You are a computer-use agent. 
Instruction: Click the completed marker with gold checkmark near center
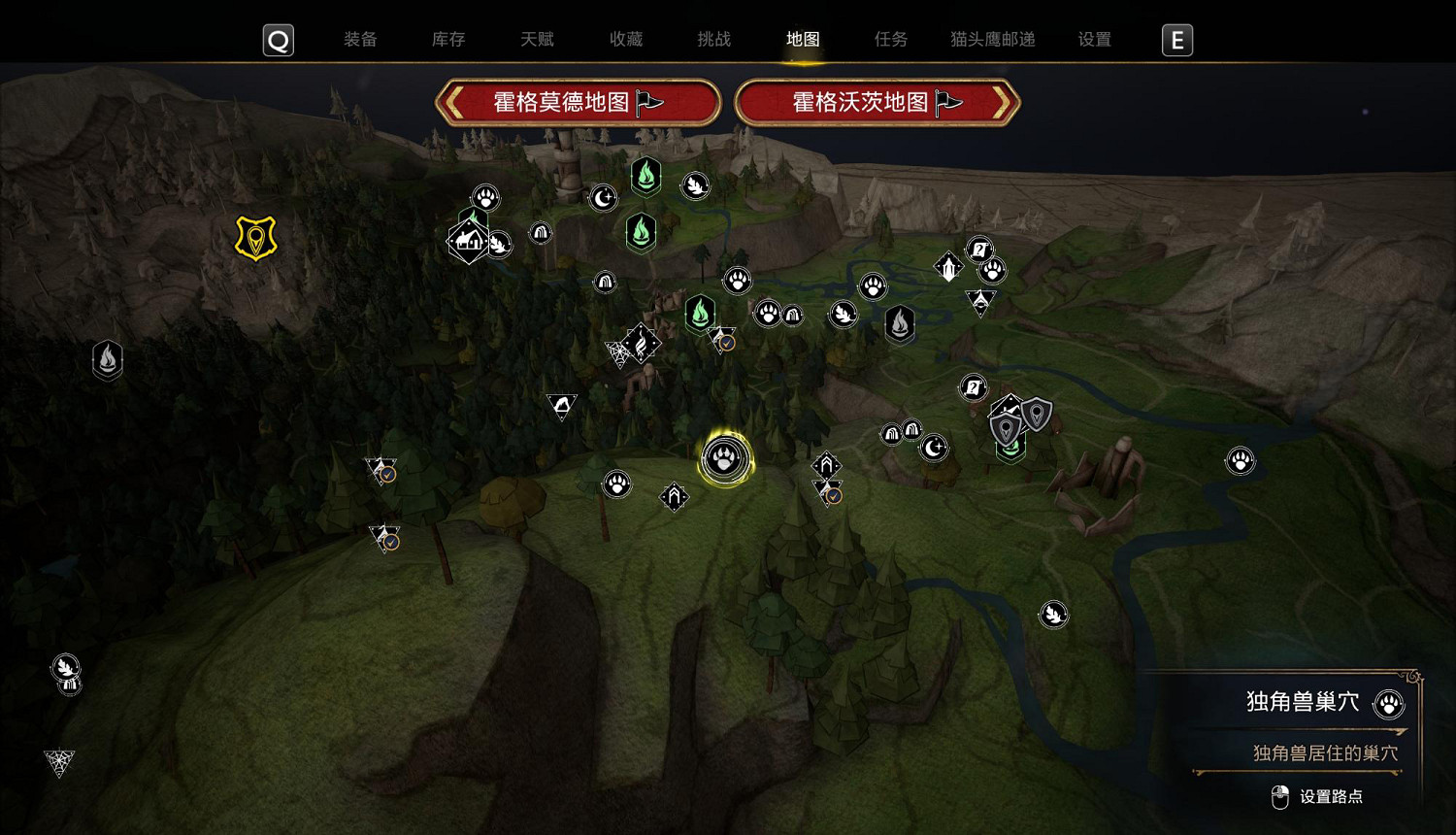[x=722, y=343]
